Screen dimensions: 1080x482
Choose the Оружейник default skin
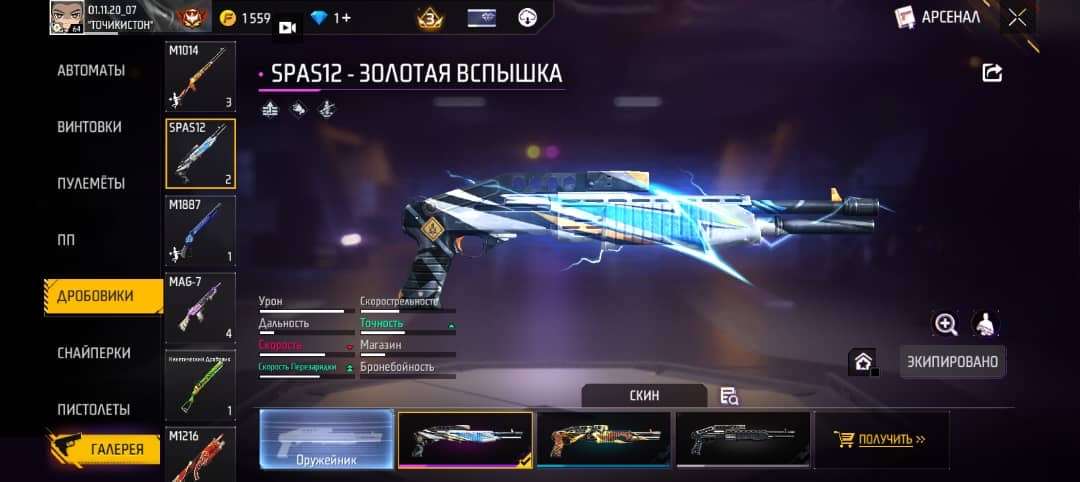click(x=326, y=439)
